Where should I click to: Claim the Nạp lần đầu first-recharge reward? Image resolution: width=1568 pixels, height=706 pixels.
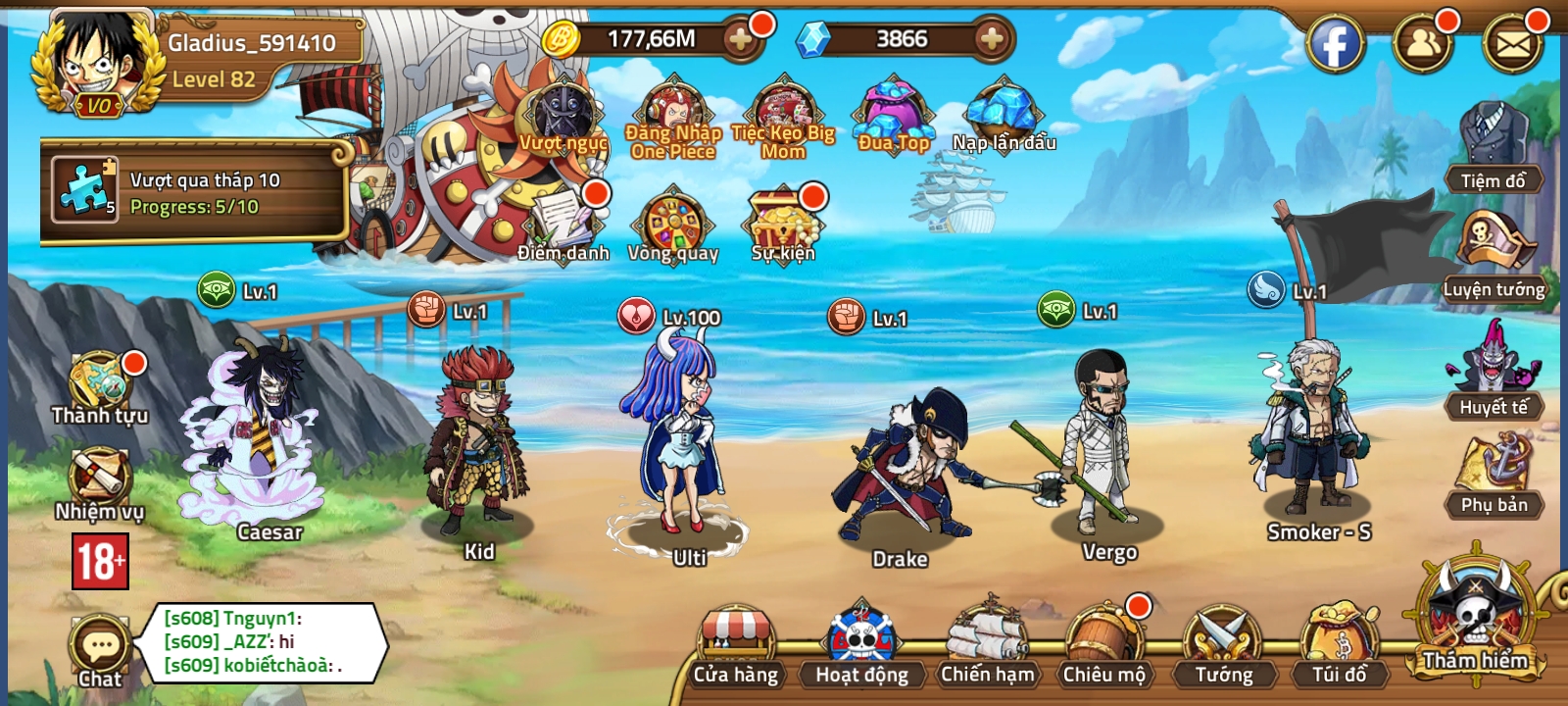tap(1004, 113)
